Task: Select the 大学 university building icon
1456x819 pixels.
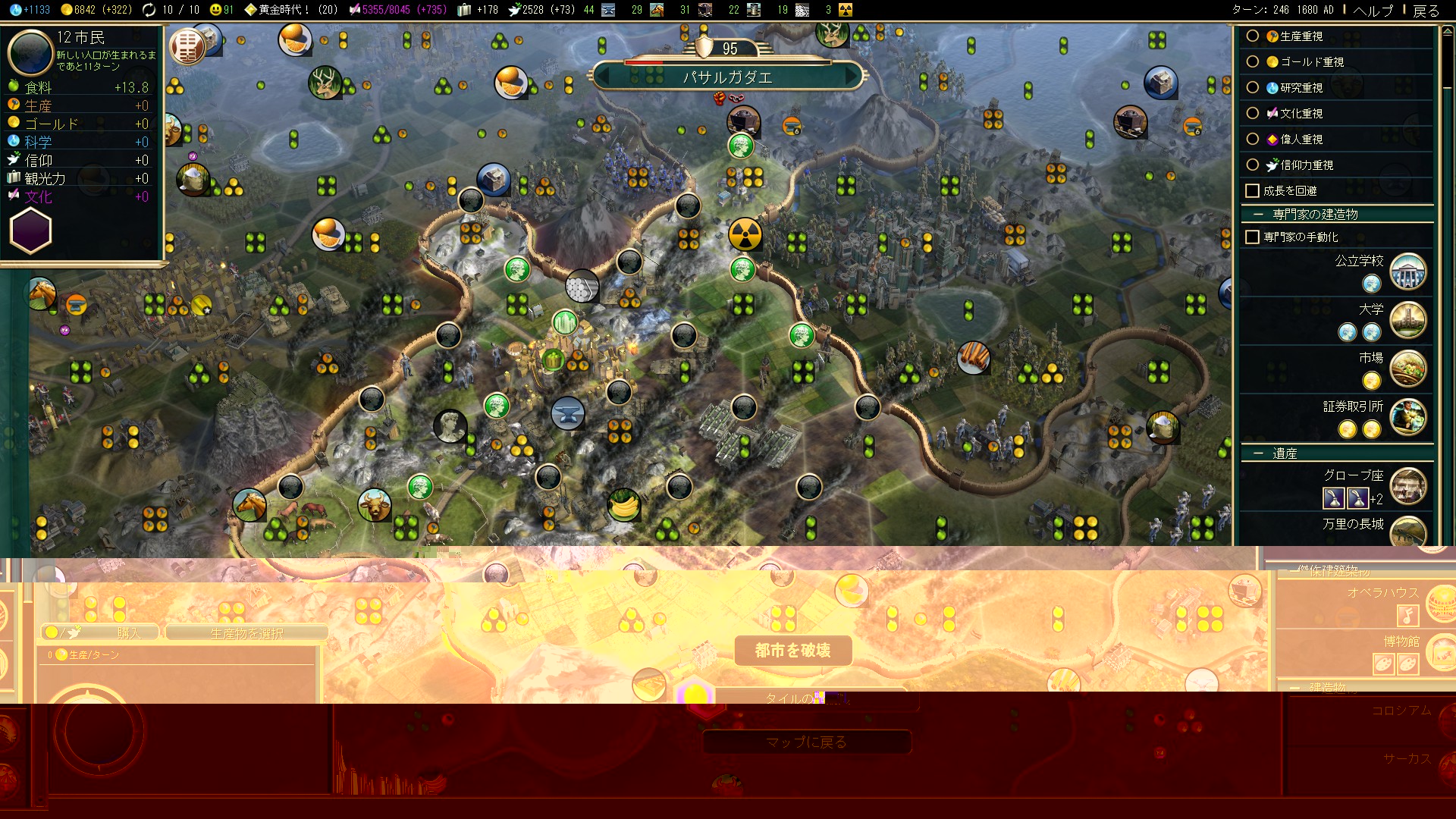Action: point(1408,320)
